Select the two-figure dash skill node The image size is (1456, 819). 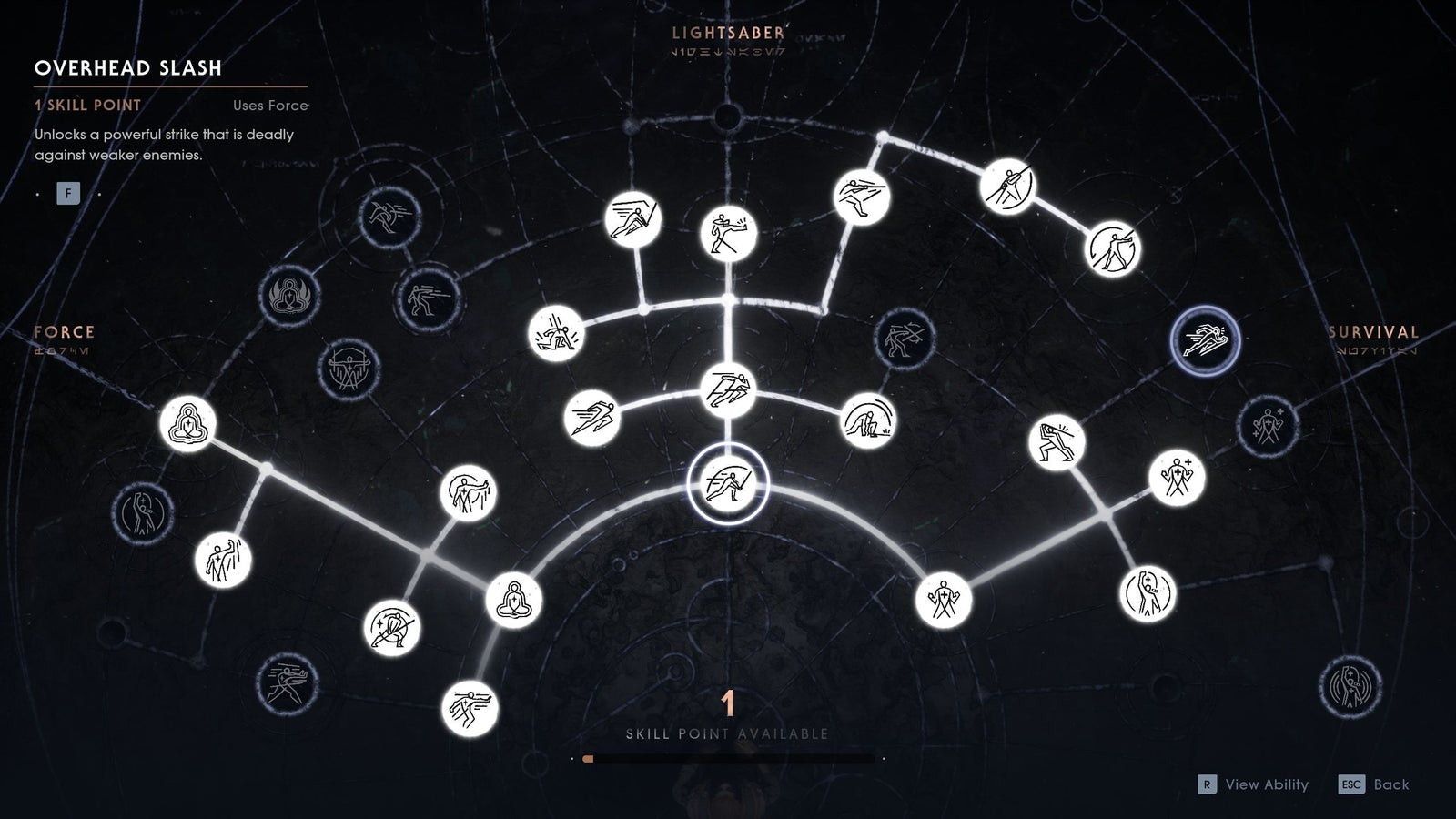[x=728, y=389]
